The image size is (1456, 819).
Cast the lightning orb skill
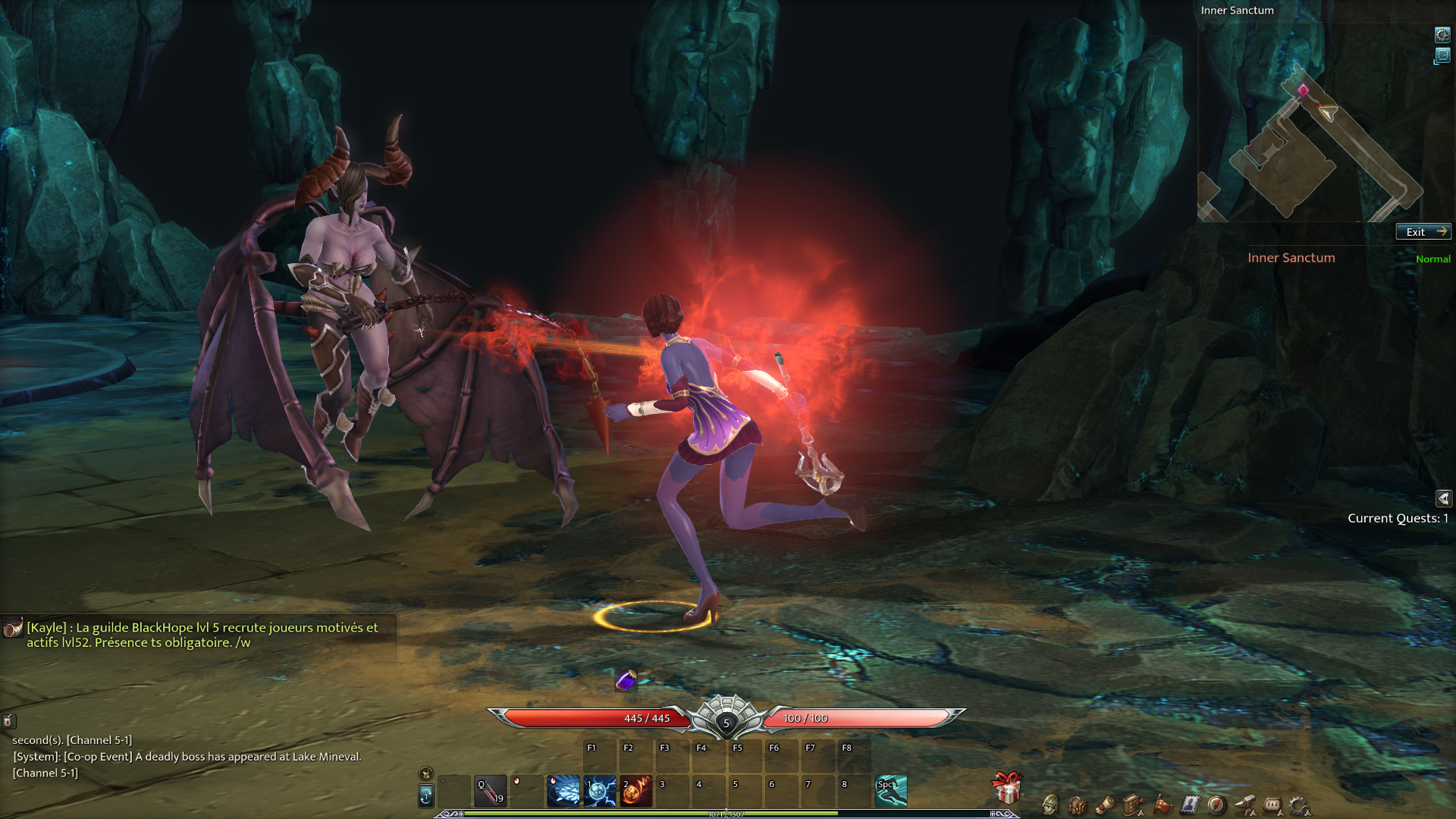coord(600,791)
